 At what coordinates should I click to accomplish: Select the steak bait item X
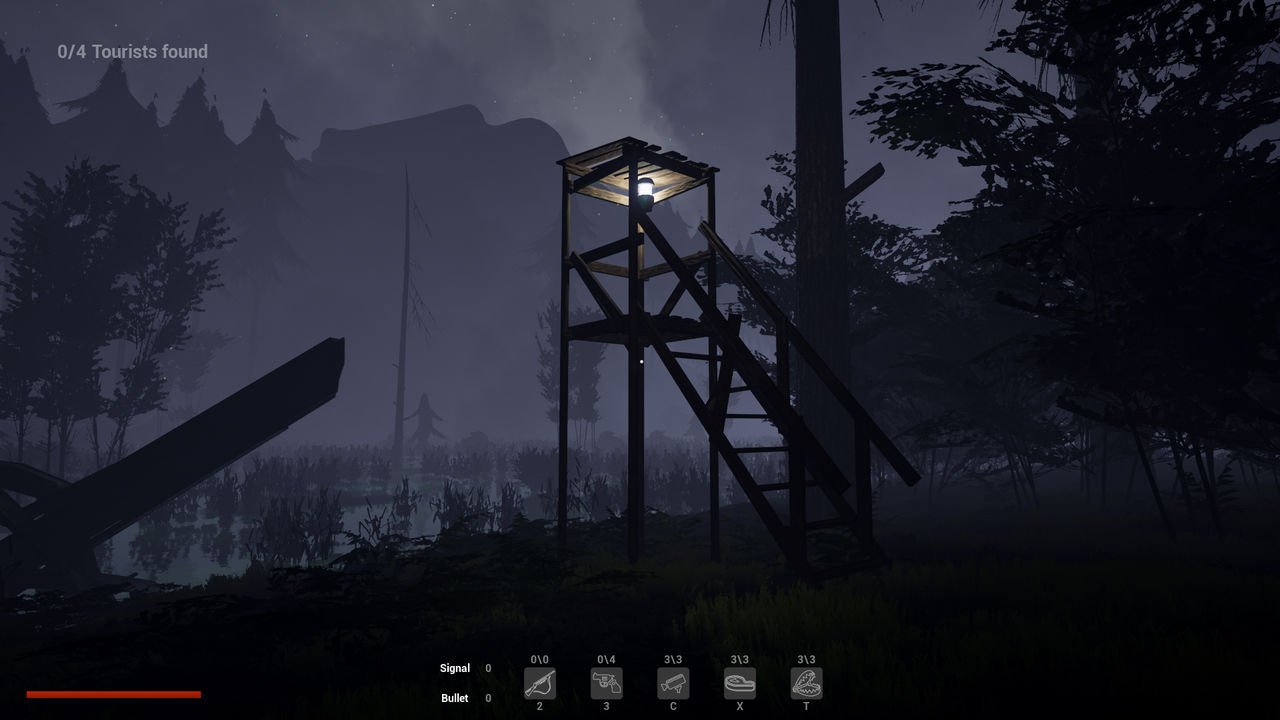(x=740, y=684)
